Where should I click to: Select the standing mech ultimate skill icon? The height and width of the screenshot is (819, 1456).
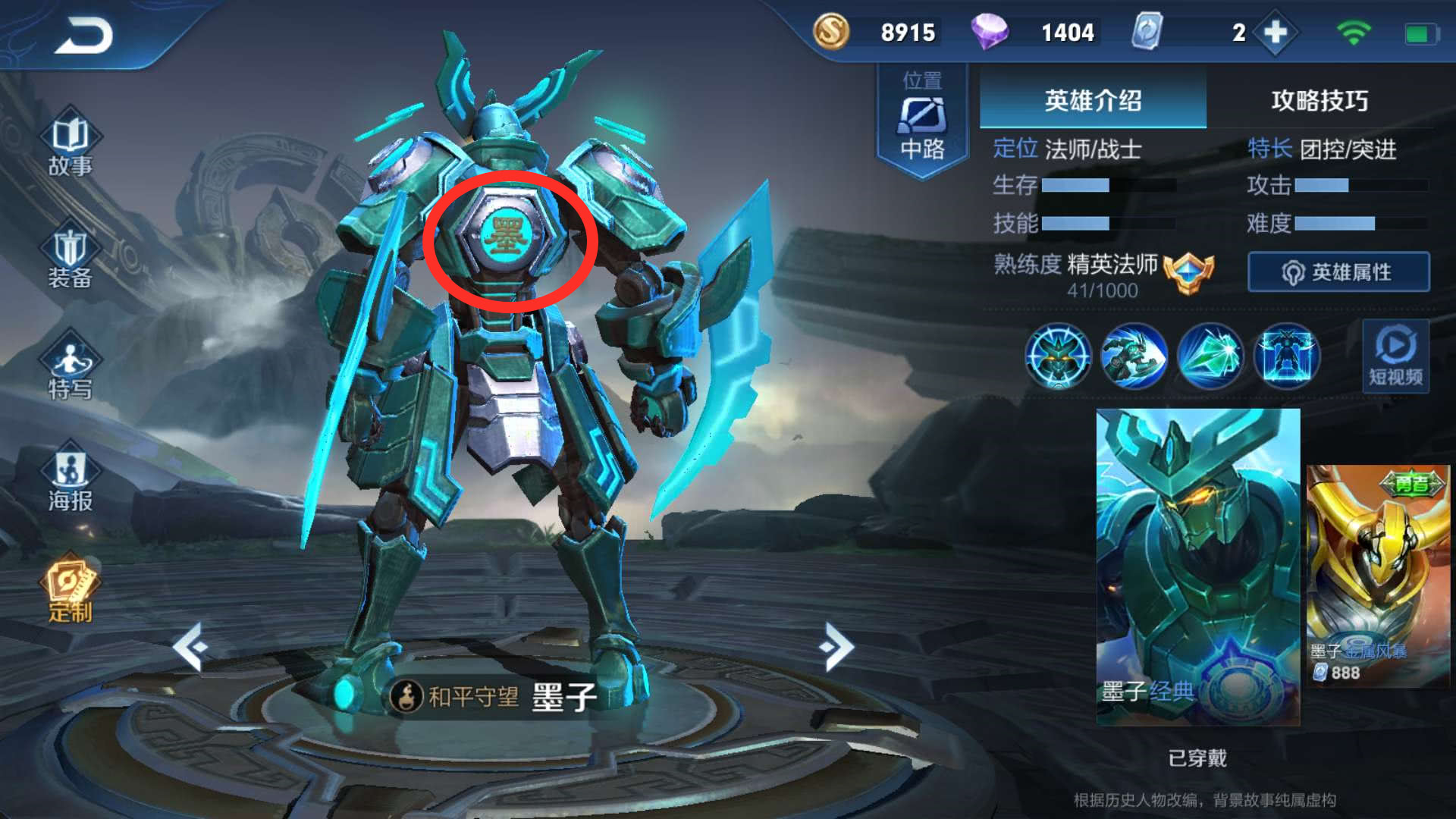[1287, 356]
